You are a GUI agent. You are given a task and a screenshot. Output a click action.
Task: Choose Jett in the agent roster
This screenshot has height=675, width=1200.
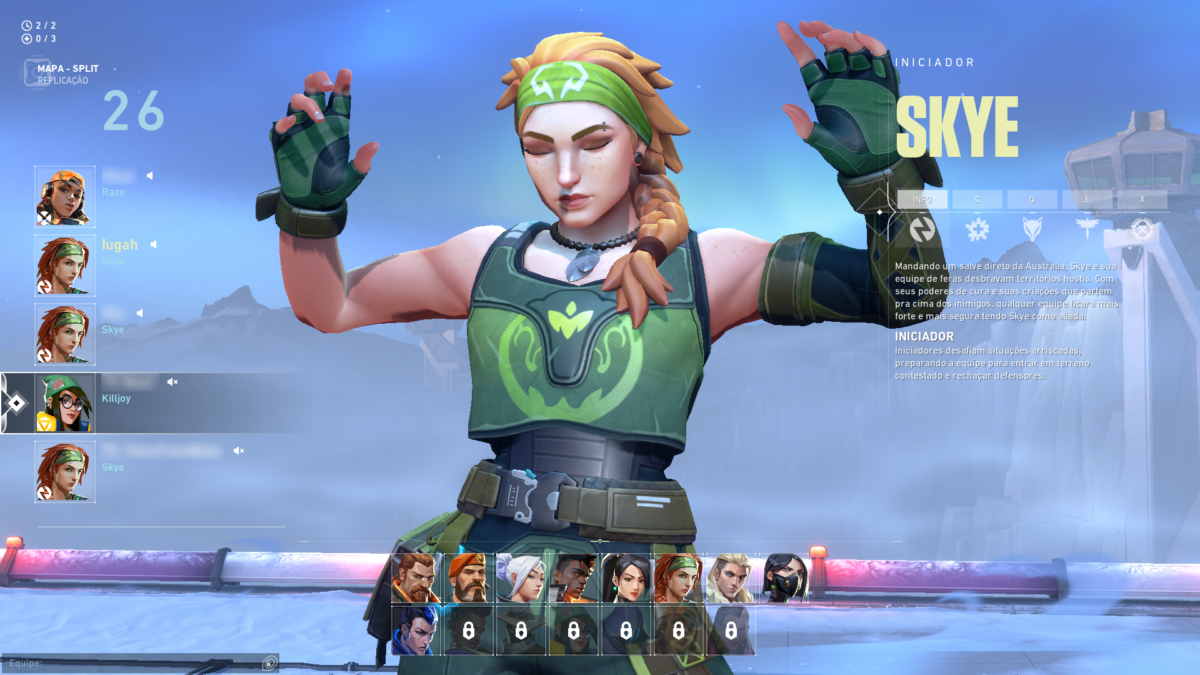(520, 578)
